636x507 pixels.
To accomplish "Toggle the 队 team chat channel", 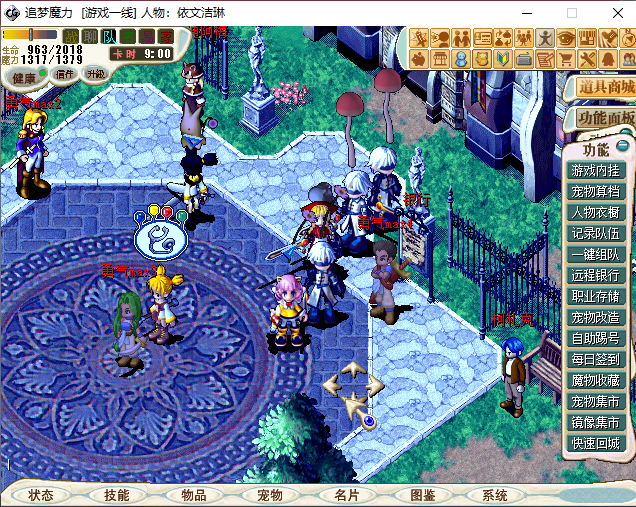I will (x=109, y=37).
